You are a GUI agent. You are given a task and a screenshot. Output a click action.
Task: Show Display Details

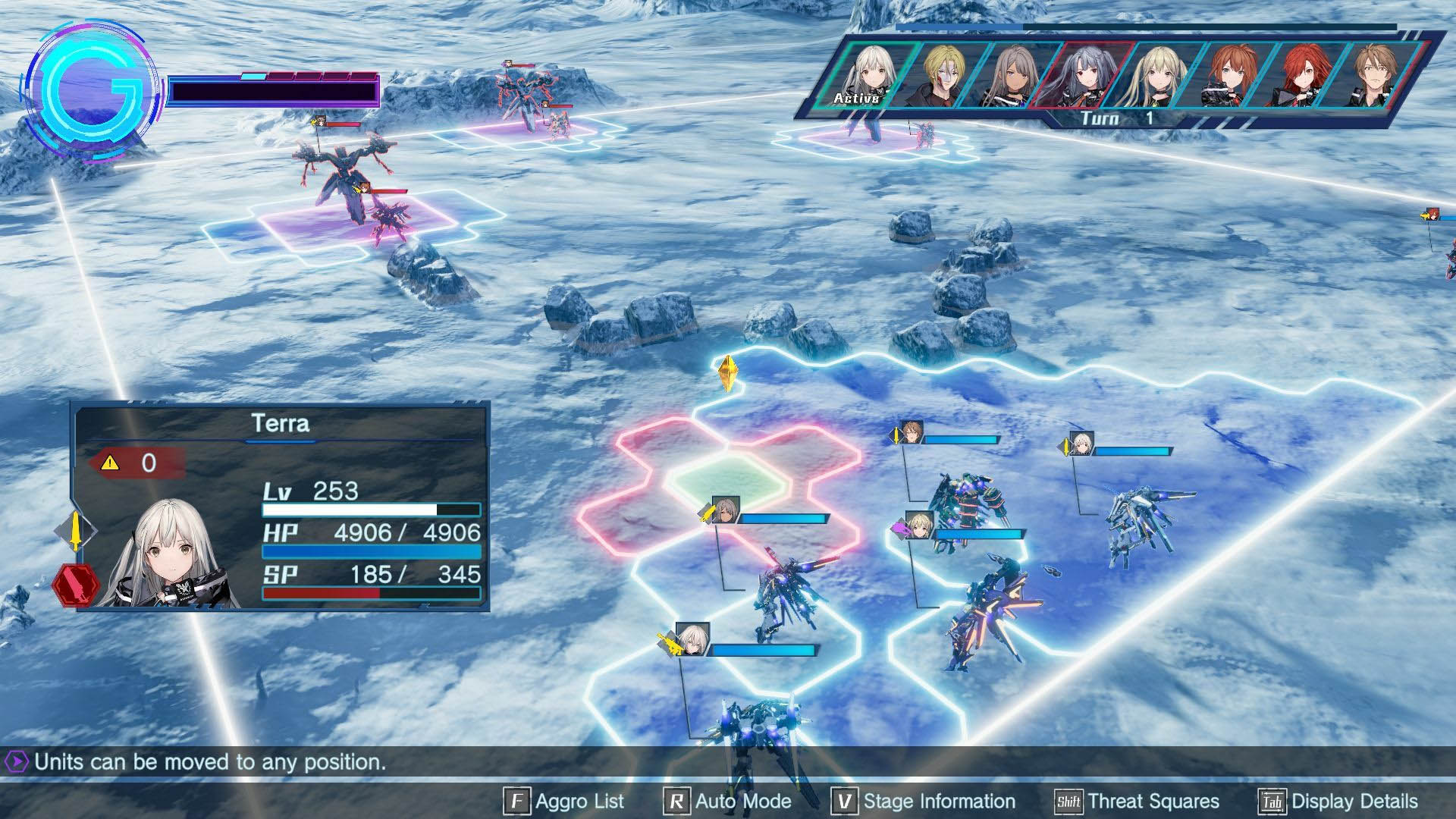1338,802
